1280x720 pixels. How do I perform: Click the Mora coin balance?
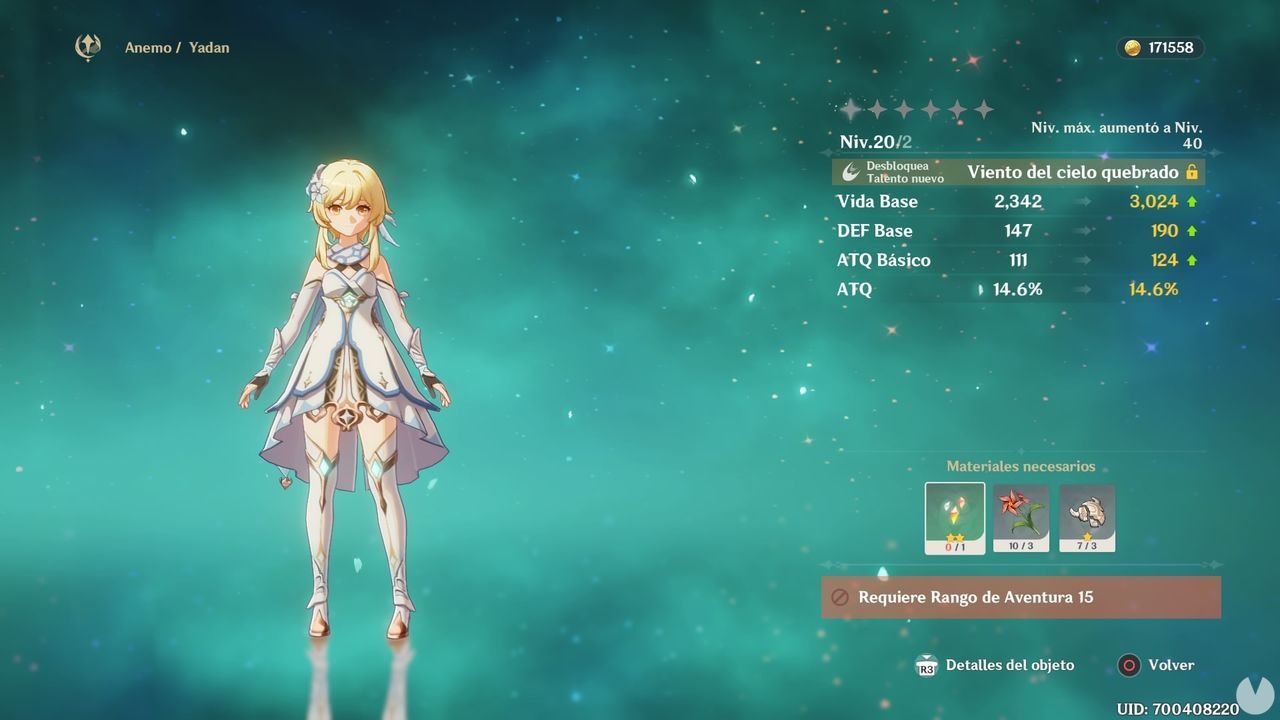[x=1160, y=48]
